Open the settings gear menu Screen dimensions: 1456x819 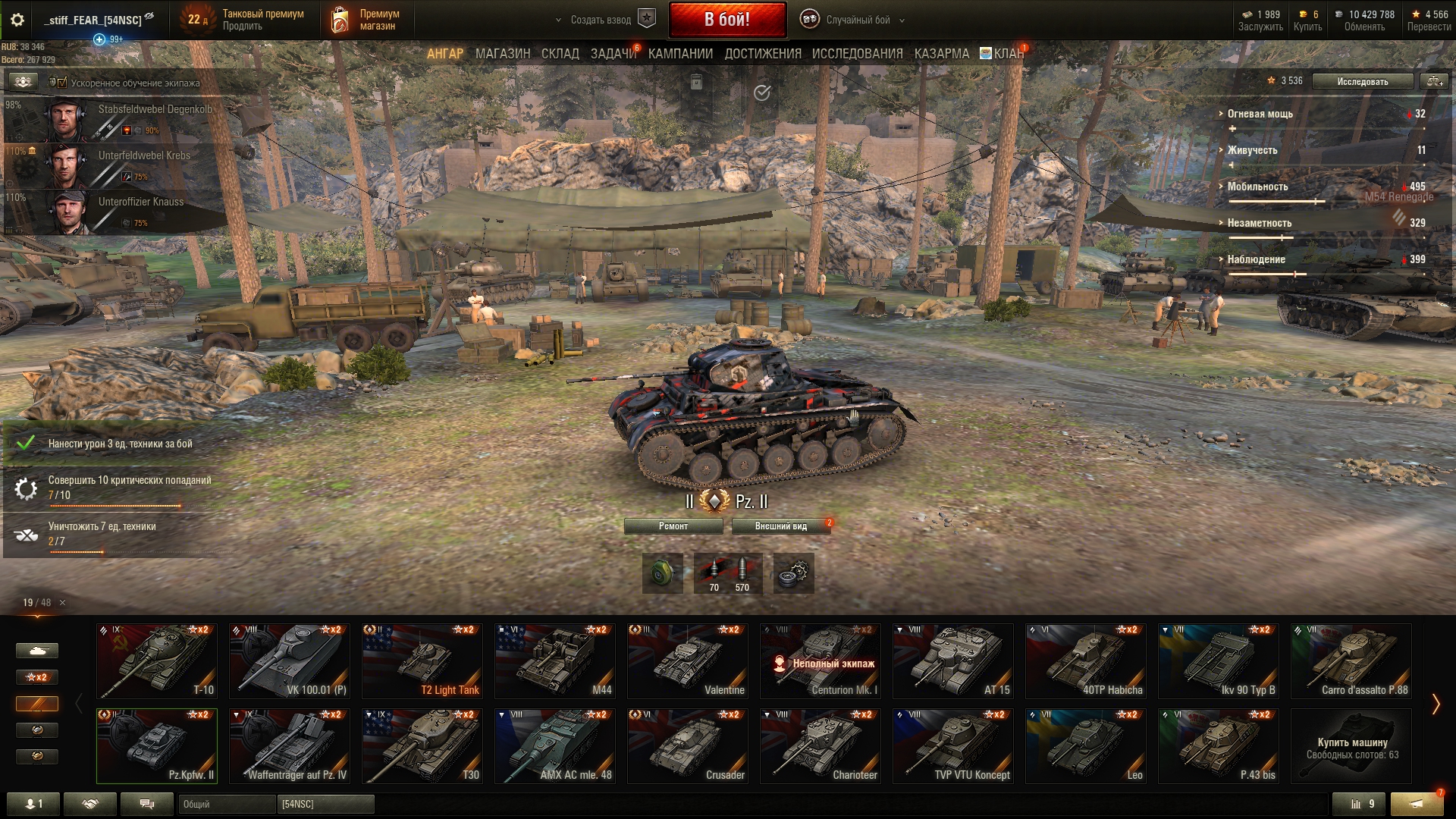(x=17, y=20)
